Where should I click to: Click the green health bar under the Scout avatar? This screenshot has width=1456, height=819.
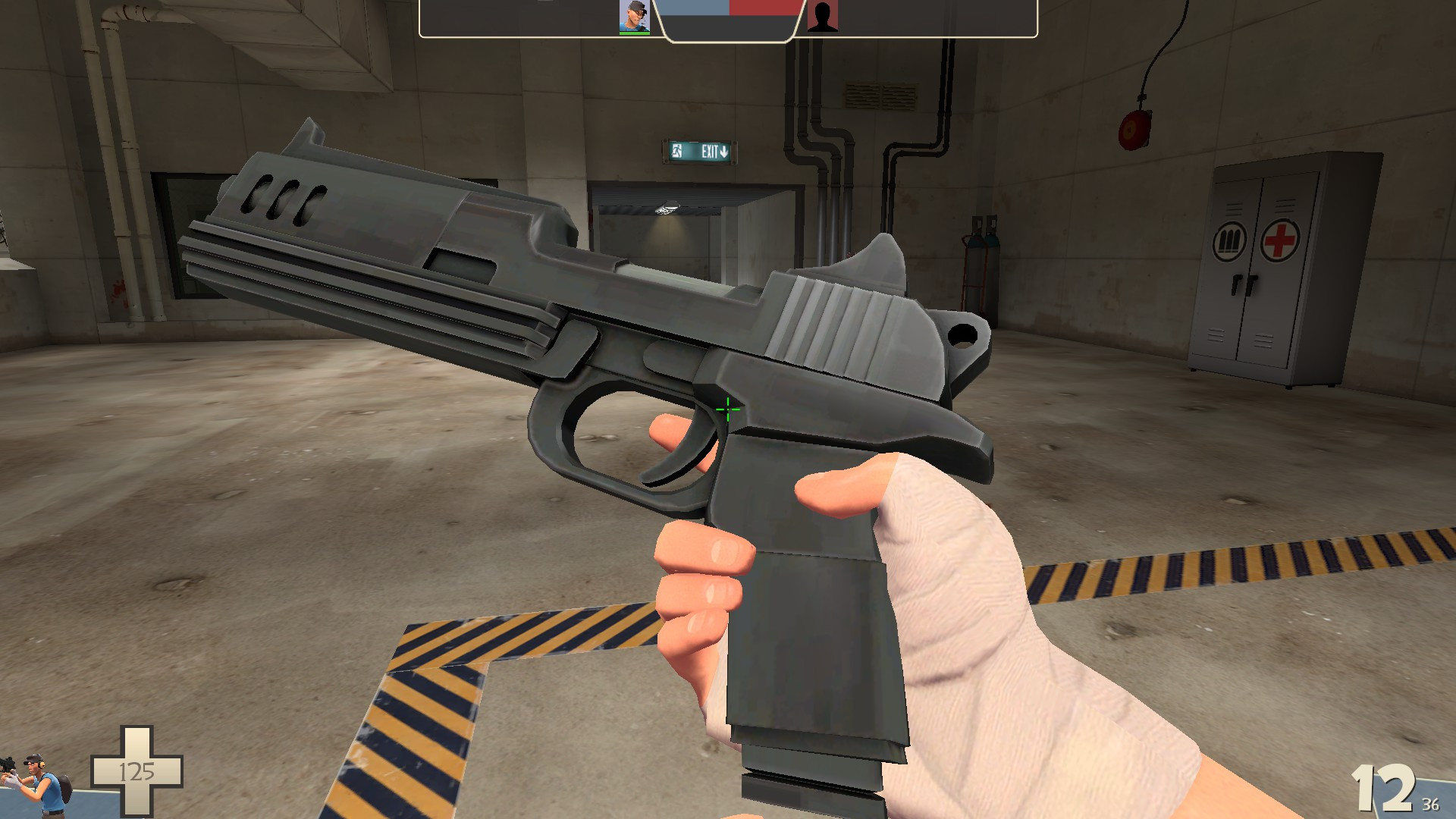tap(634, 32)
